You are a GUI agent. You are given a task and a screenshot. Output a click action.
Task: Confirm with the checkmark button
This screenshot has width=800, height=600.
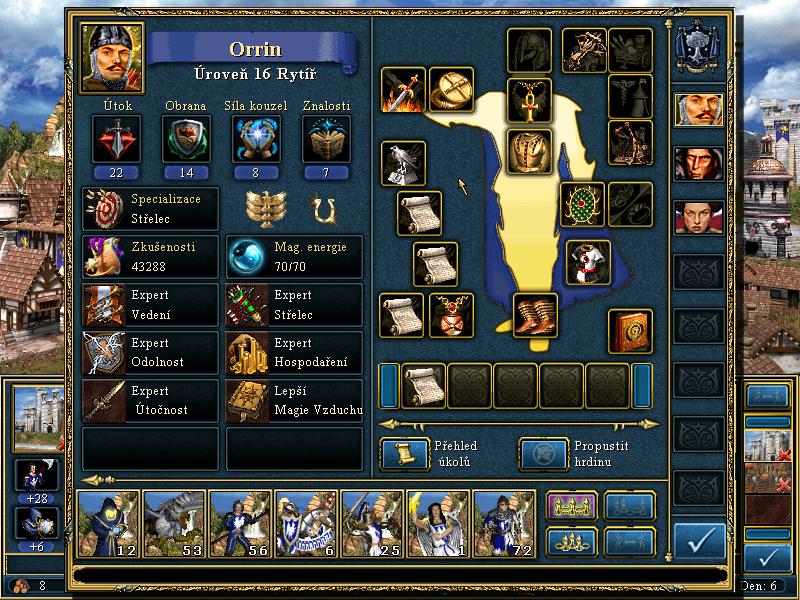coord(700,540)
